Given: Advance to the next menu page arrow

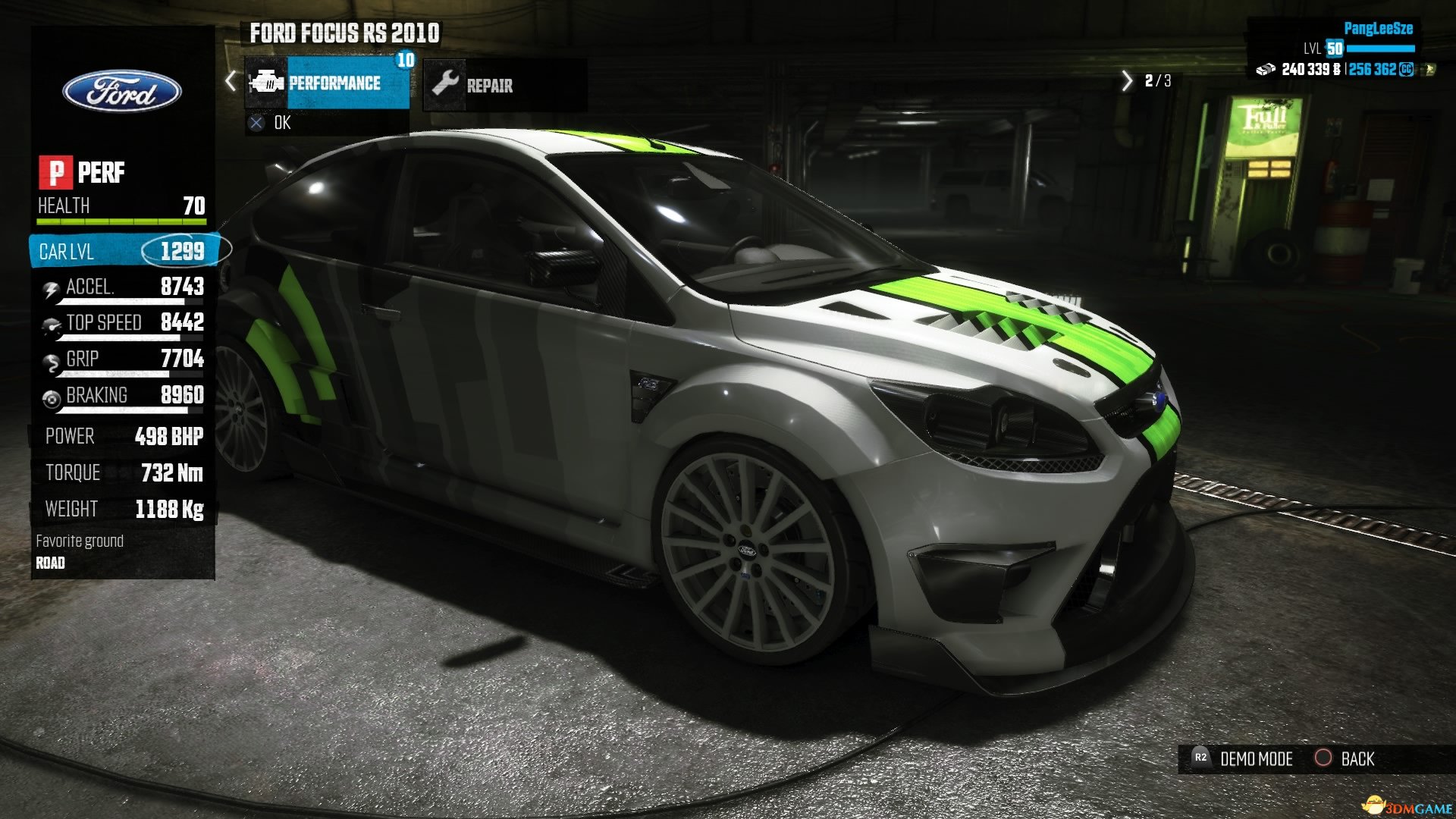Looking at the screenshot, I should click(x=1126, y=81).
